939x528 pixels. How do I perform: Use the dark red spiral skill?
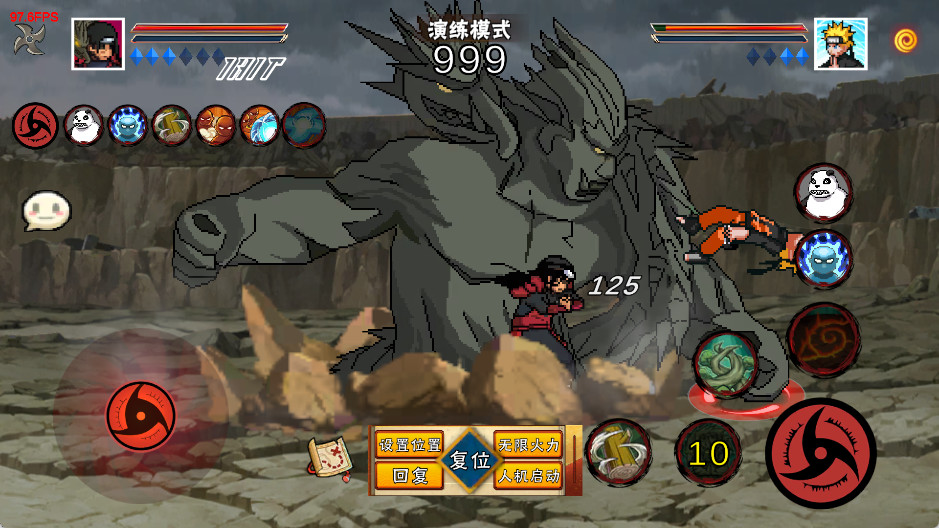pyautogui.click(x=823, y=338)
